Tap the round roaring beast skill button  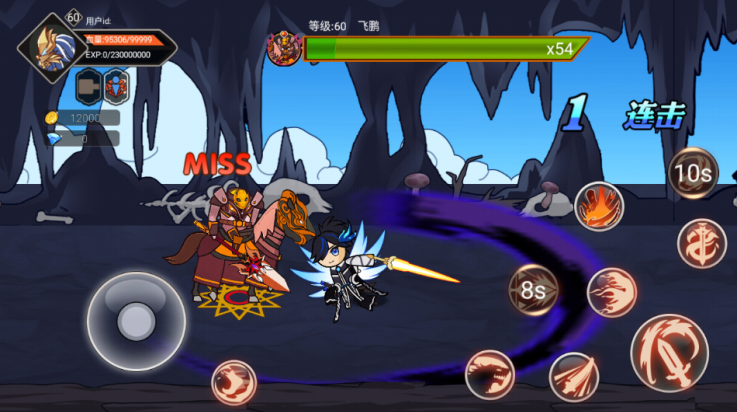233,382
